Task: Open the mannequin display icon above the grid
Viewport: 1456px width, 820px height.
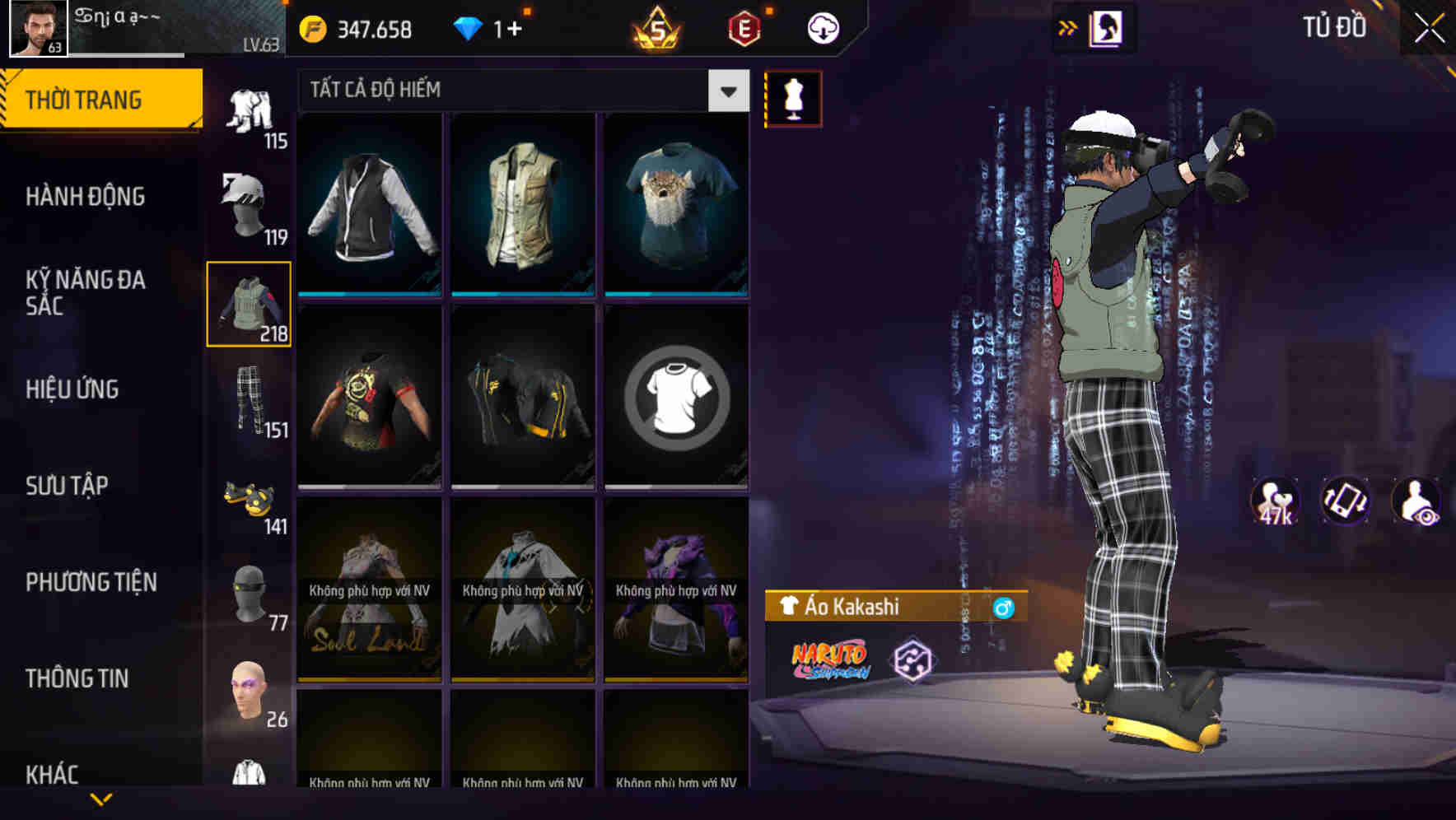Action: point(792,97)
